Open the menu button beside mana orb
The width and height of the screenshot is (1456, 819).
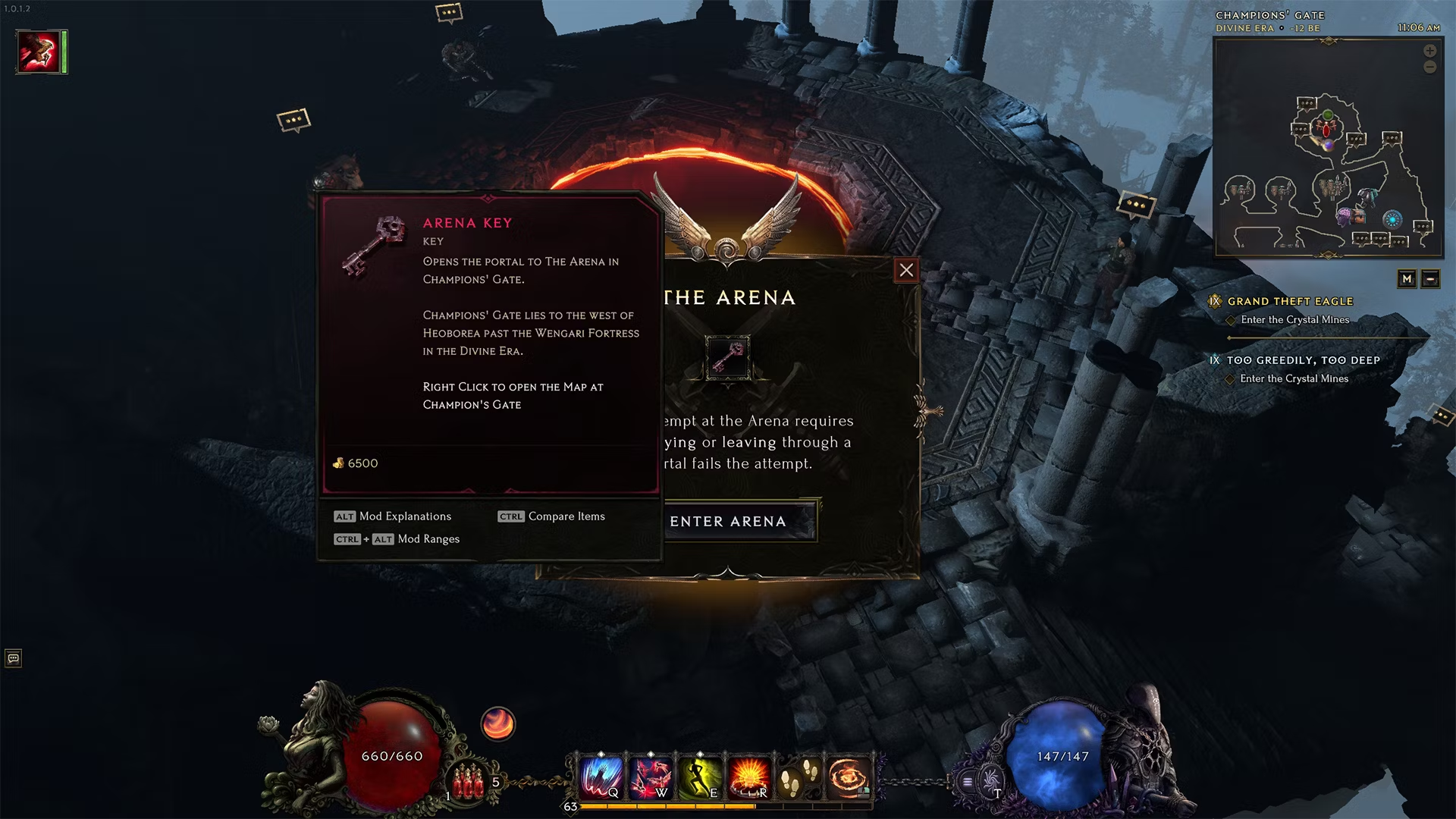click(968, 781)
